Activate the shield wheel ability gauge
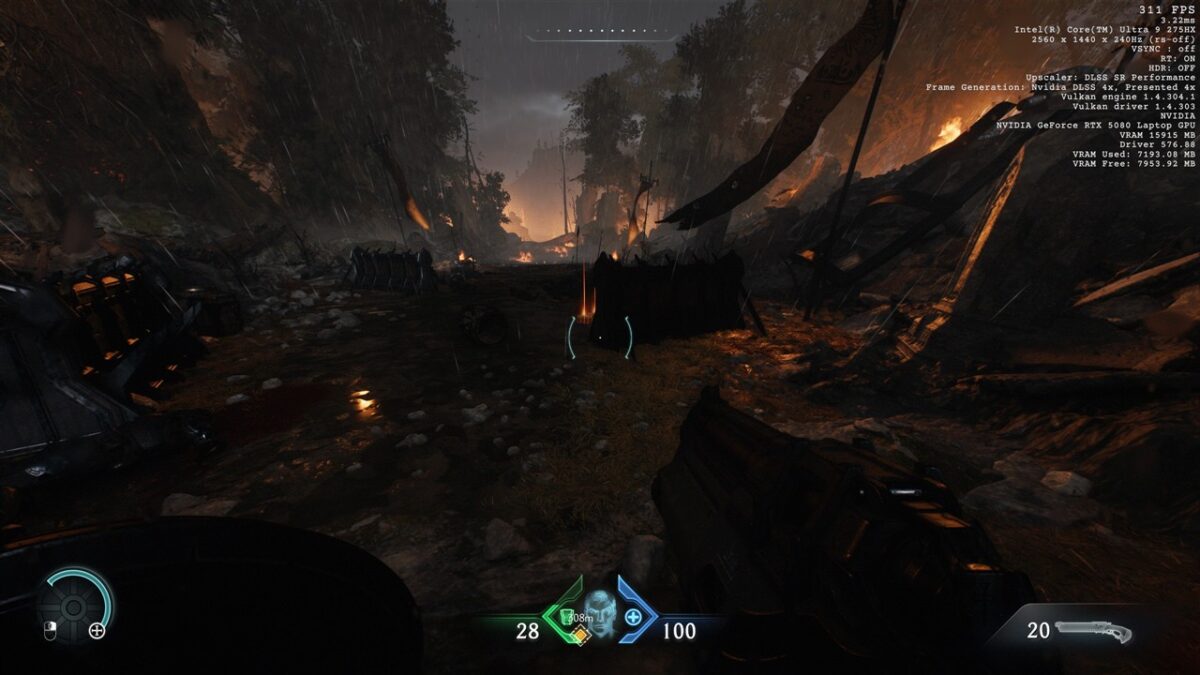The height and width of the screenshot is (675, 1200). pyautogui.click(x=74, y=606)
